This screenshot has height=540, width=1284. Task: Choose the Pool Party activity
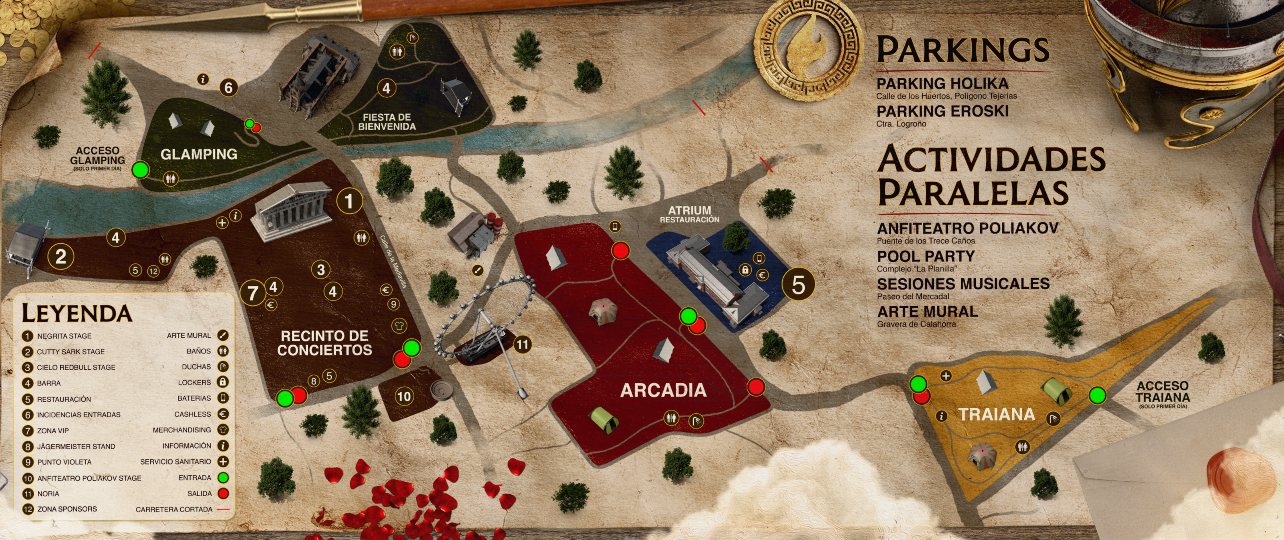926,256
